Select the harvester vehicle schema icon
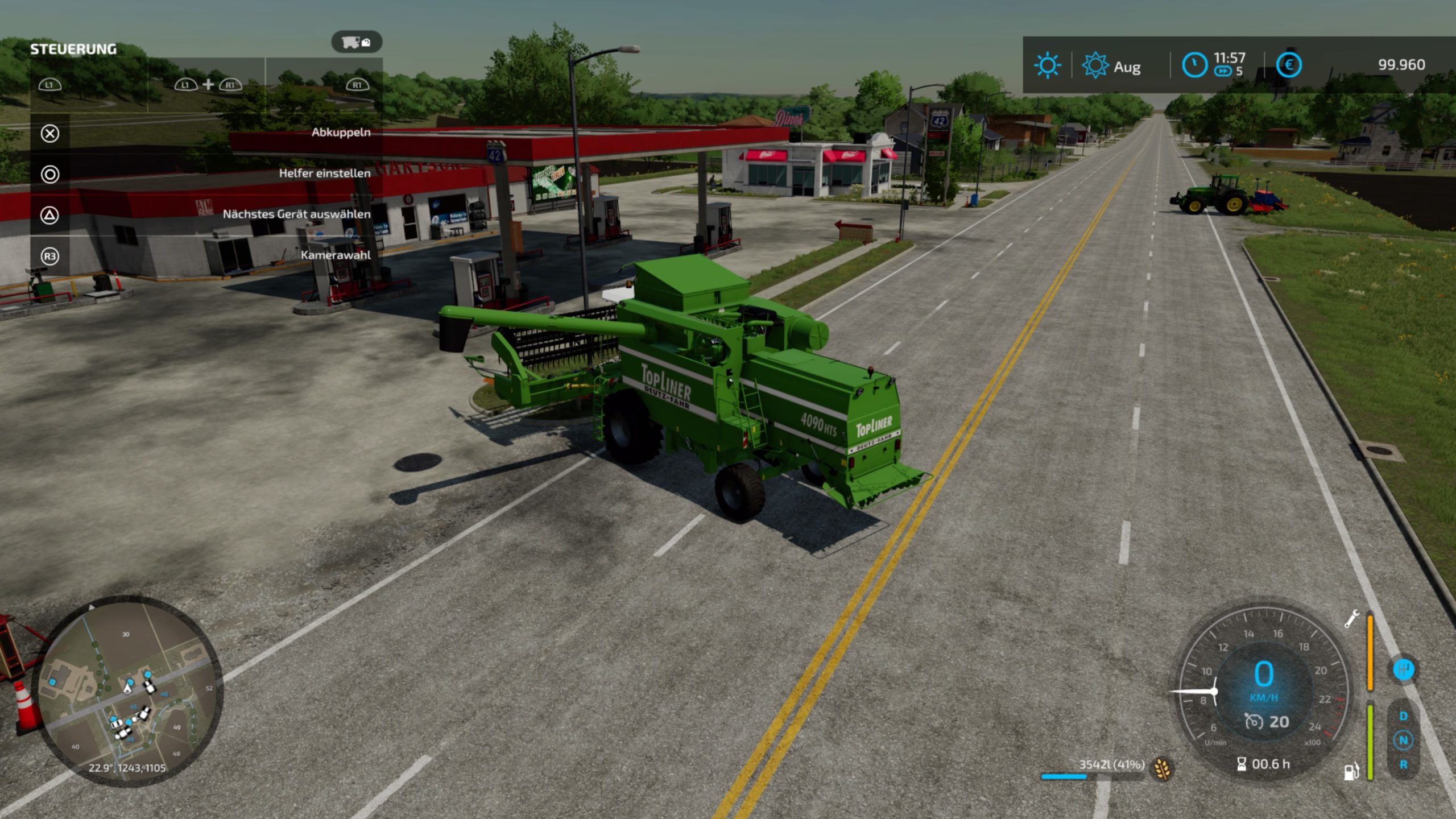The height and width of the screenshot is (819, 1456). (x=357, y=42)
